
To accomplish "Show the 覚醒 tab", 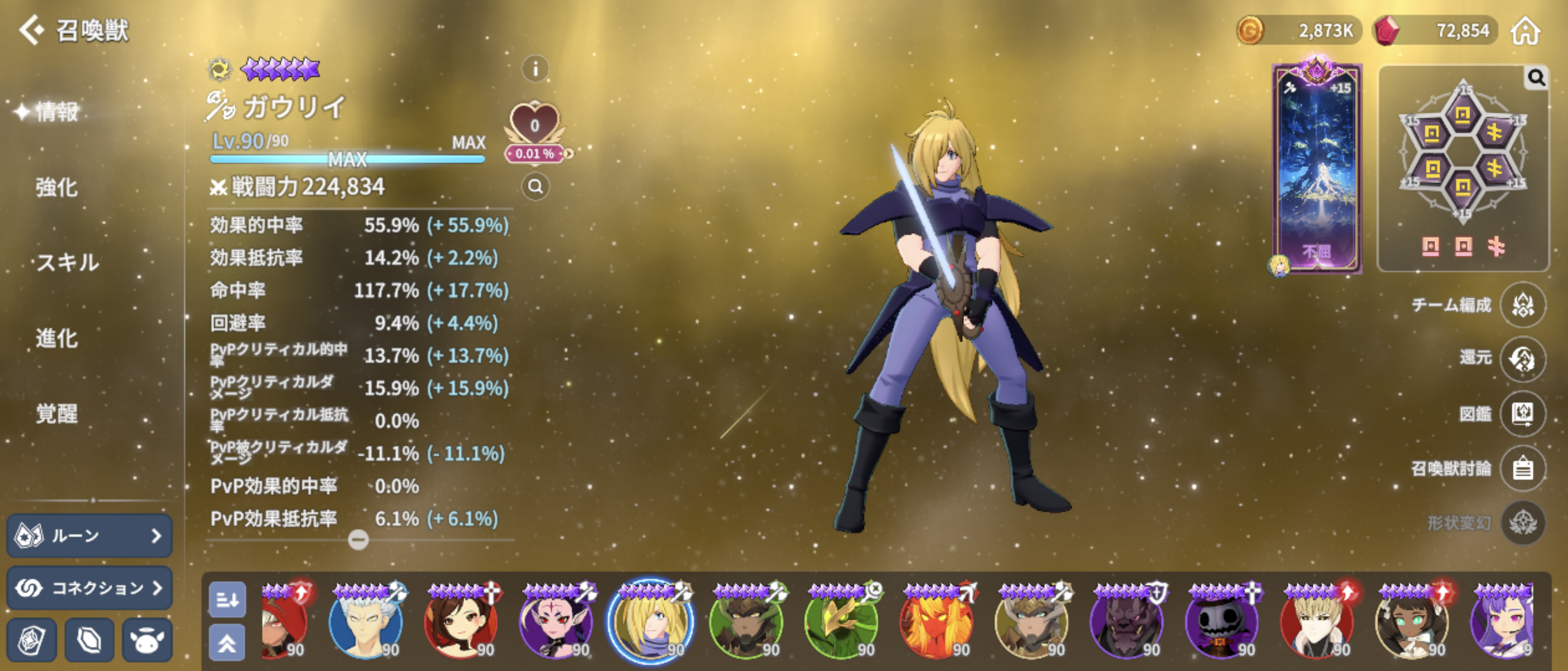I will point(57,414).
